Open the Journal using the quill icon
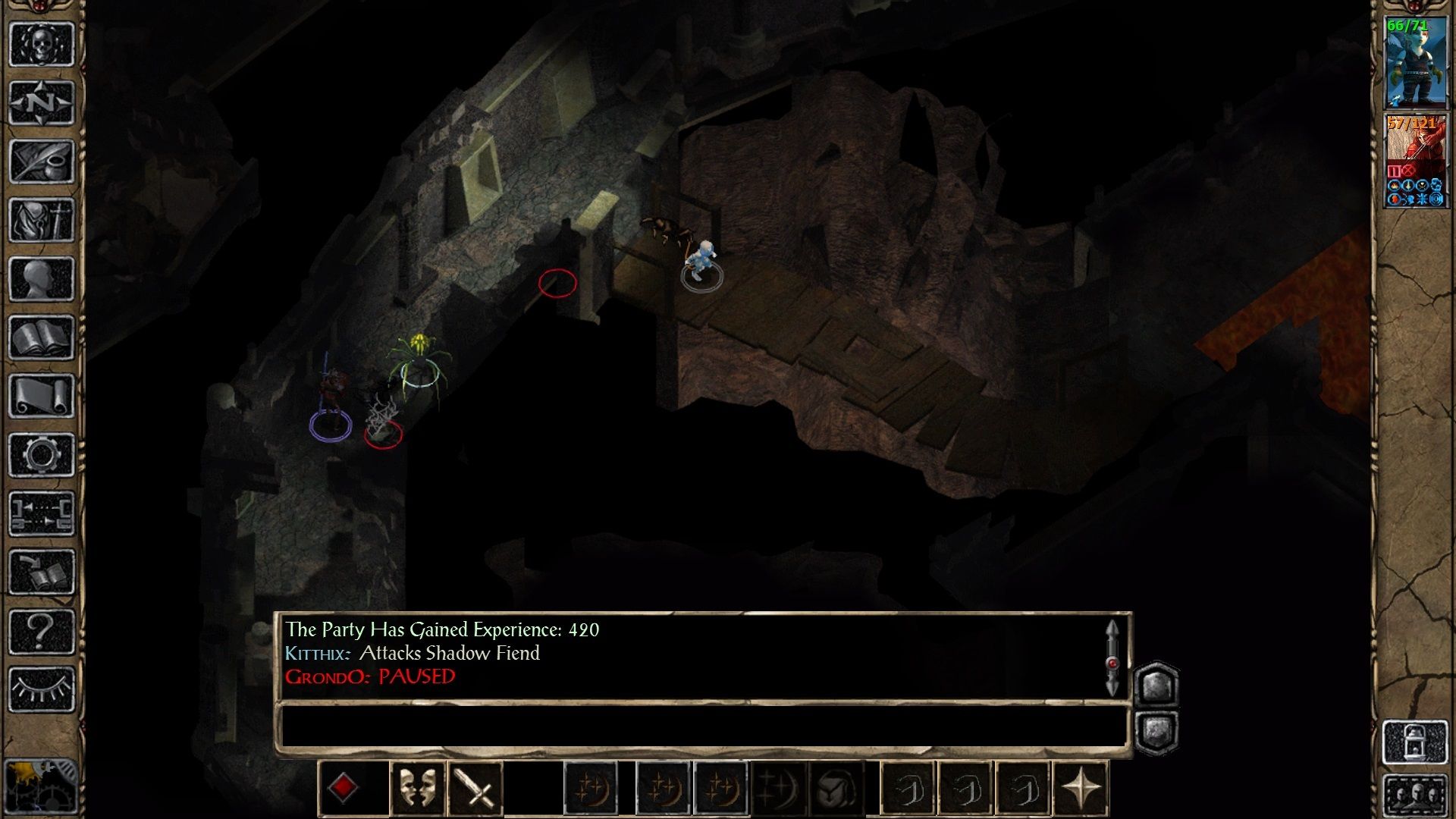Viewport: 1456px width, 819px height. tap(42, 159)
